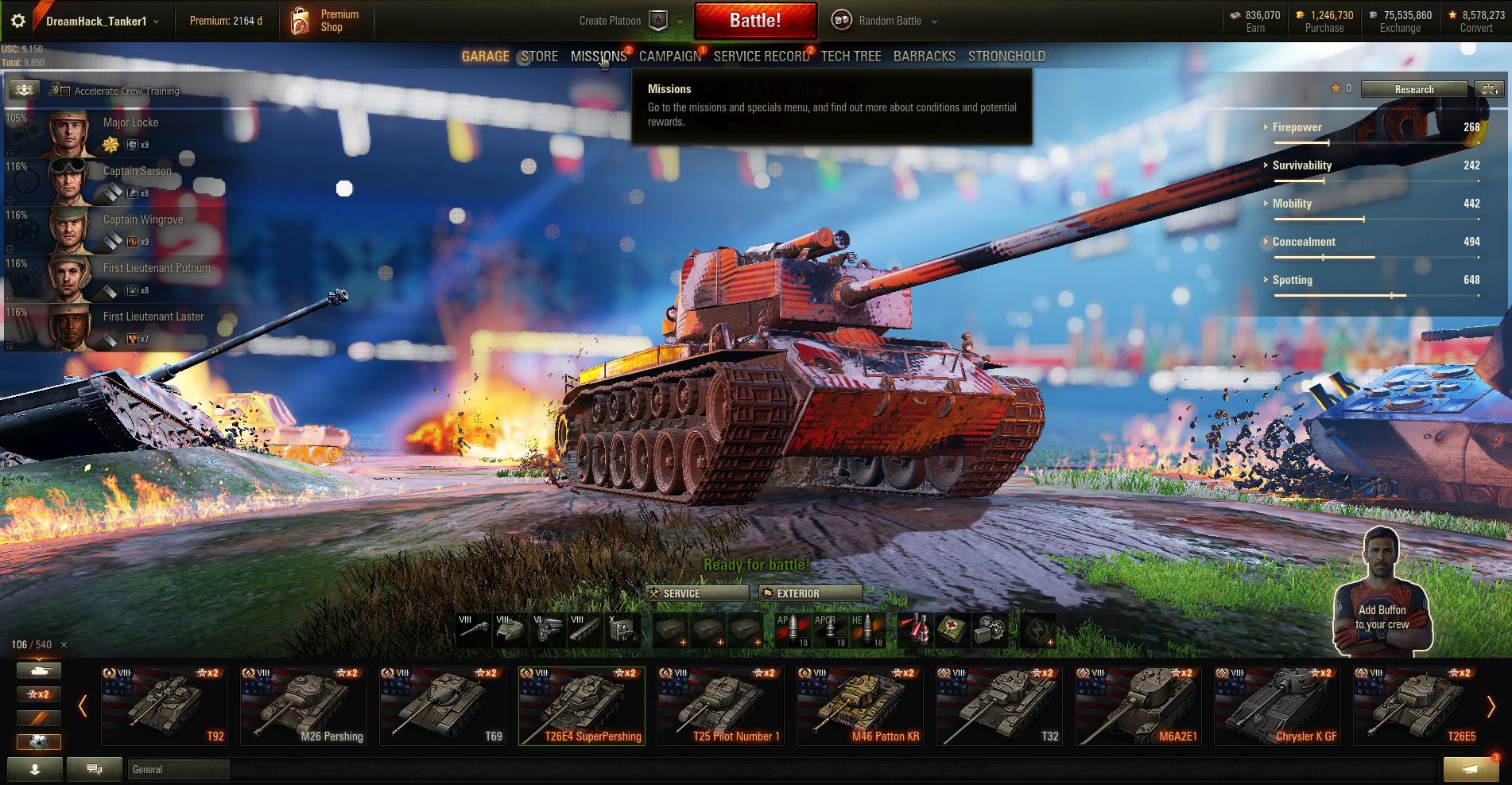Start the match with the Battle! button
Screen dimensions: 1512x785
[x=755, y=21]
